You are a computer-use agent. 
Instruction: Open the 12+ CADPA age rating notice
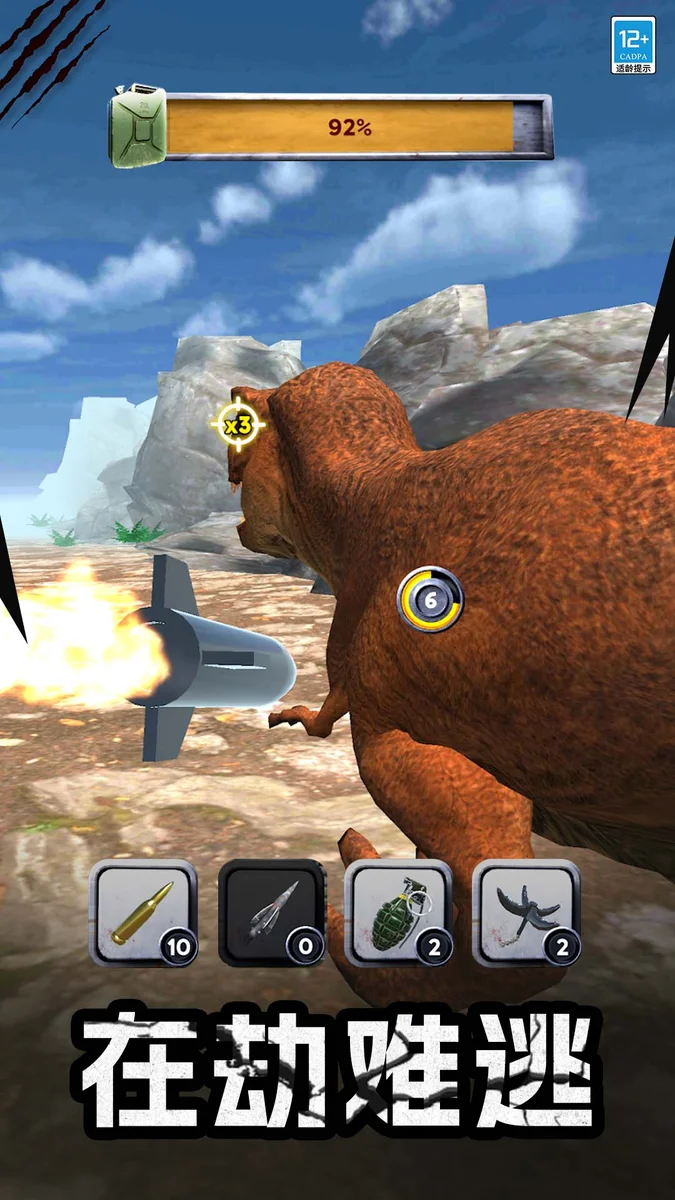click(x=634, y=45)
